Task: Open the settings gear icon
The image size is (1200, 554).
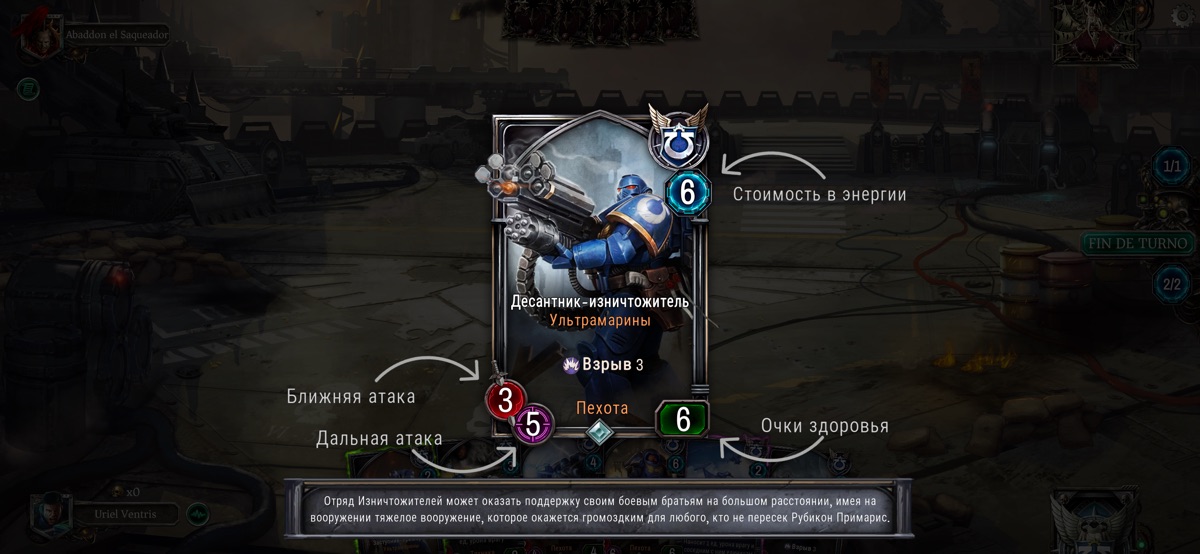Action: [x=1179, y=16]
